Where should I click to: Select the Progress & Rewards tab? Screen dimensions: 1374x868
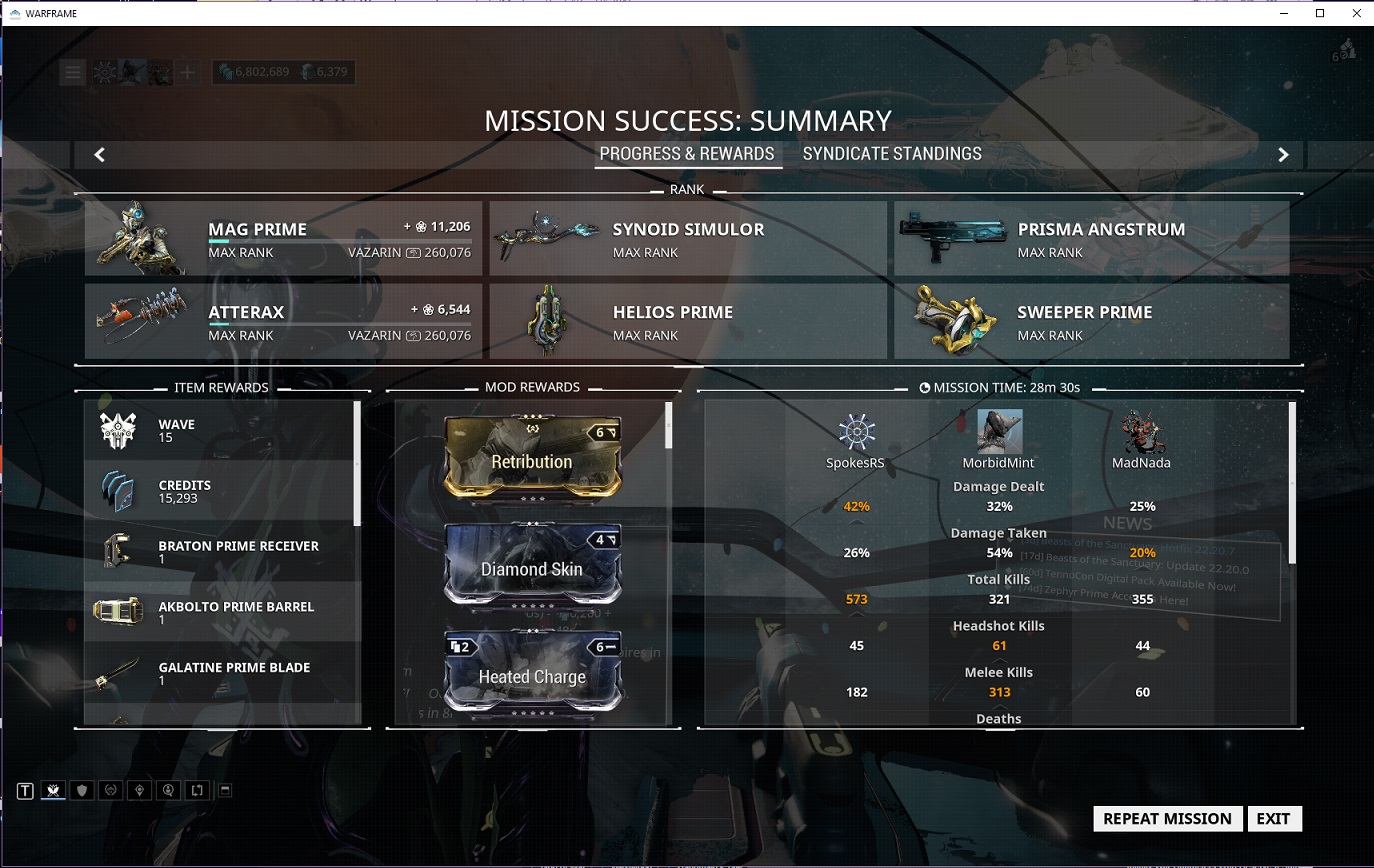pos(687,154)
